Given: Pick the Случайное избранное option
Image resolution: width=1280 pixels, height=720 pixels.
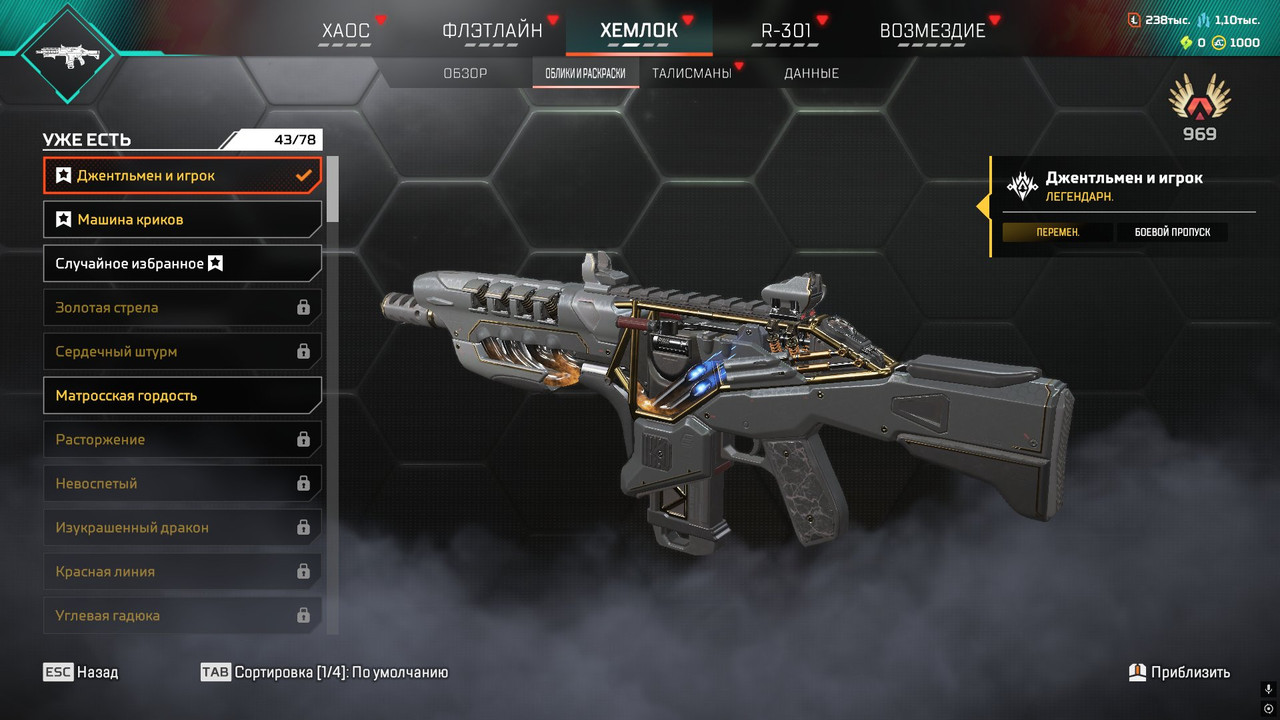Looking at the screenshot, I should [182, 264].
